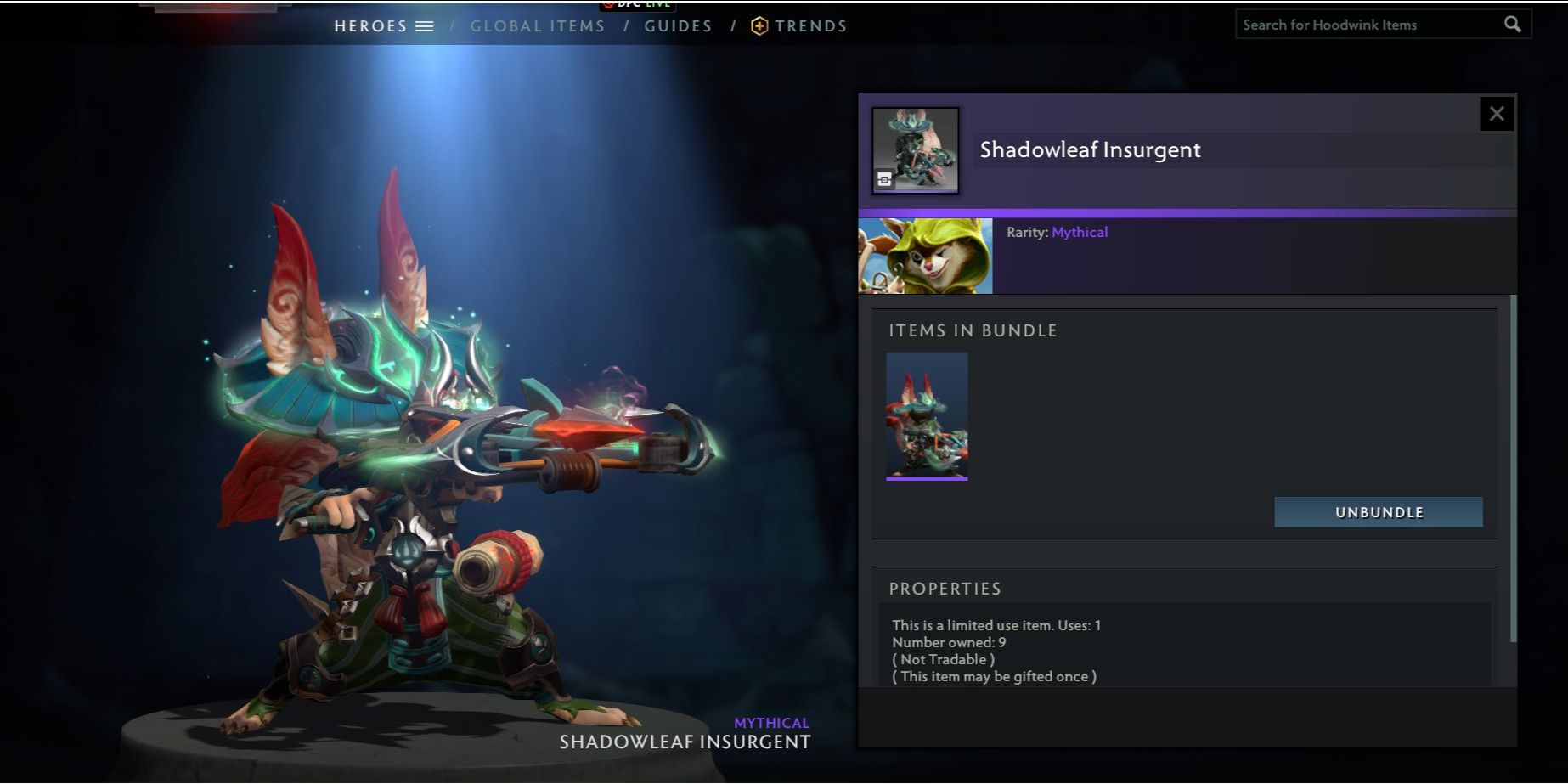
Task: Click the DPC LIVE indicator at the top
Action: tap(639, 4)
